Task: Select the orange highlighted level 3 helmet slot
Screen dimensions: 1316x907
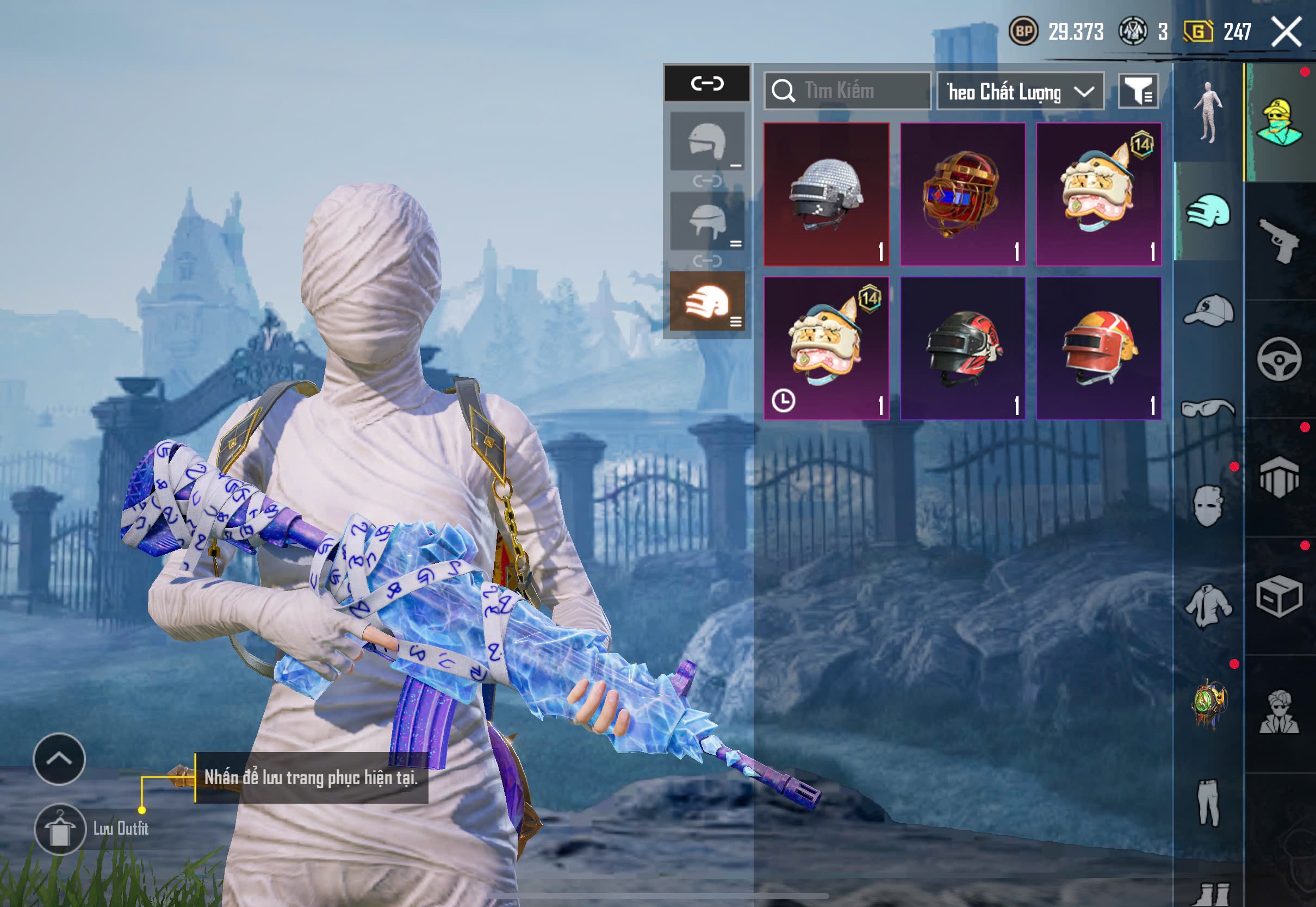Action: pos(707,301)
